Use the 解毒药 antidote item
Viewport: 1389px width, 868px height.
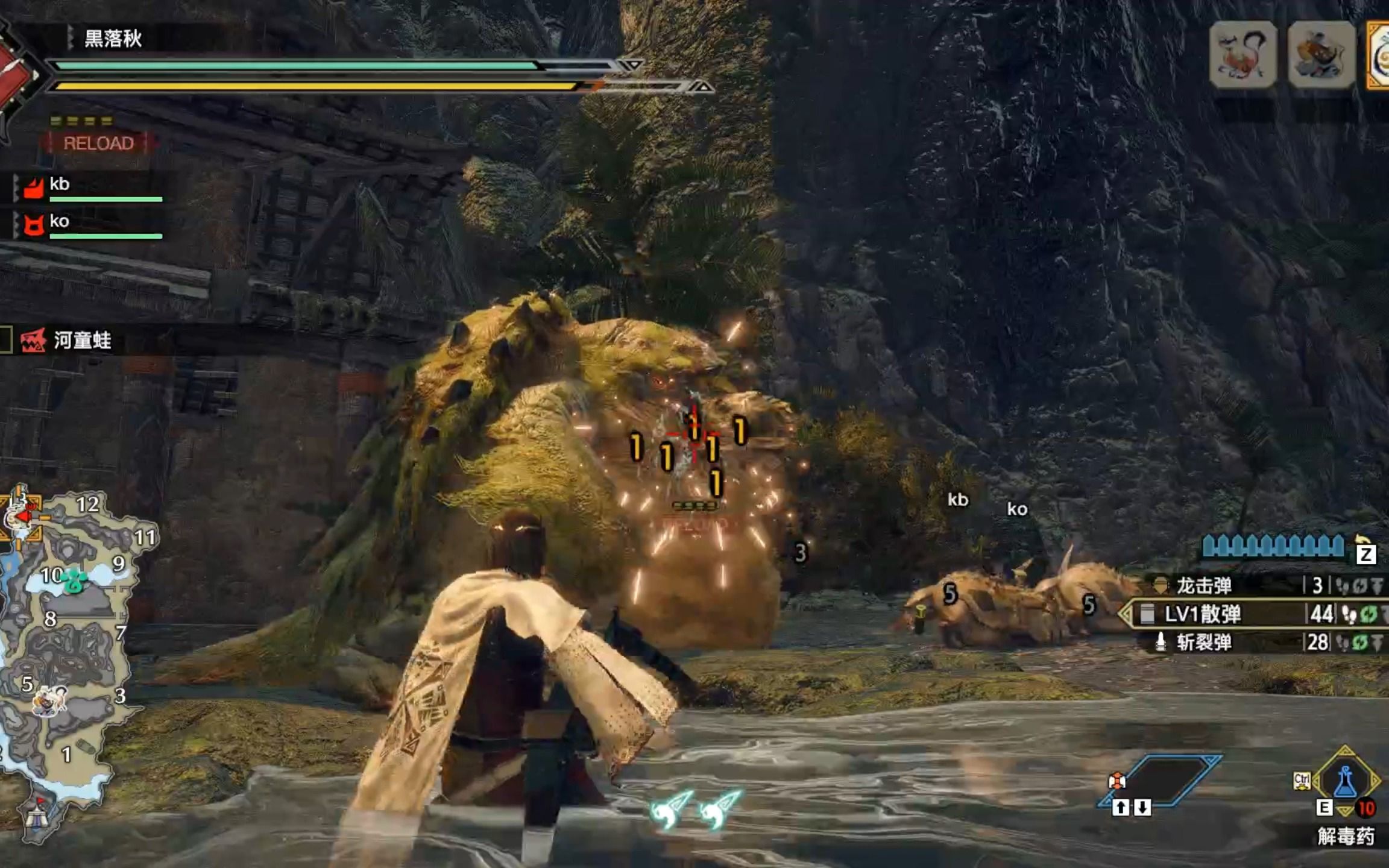click(1345, 782)
